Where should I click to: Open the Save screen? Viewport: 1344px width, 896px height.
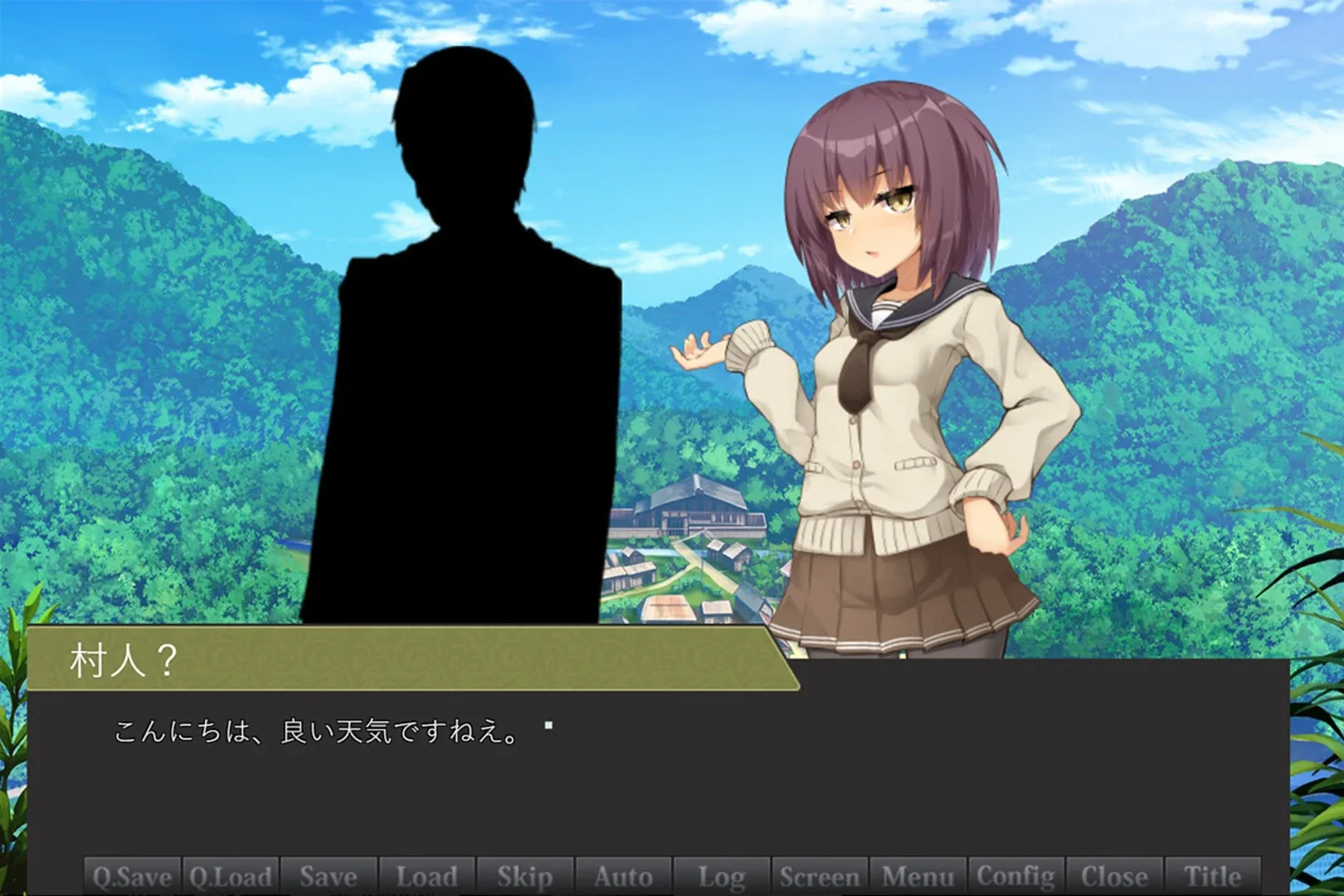pyautogui.click(x=330, y=876)
